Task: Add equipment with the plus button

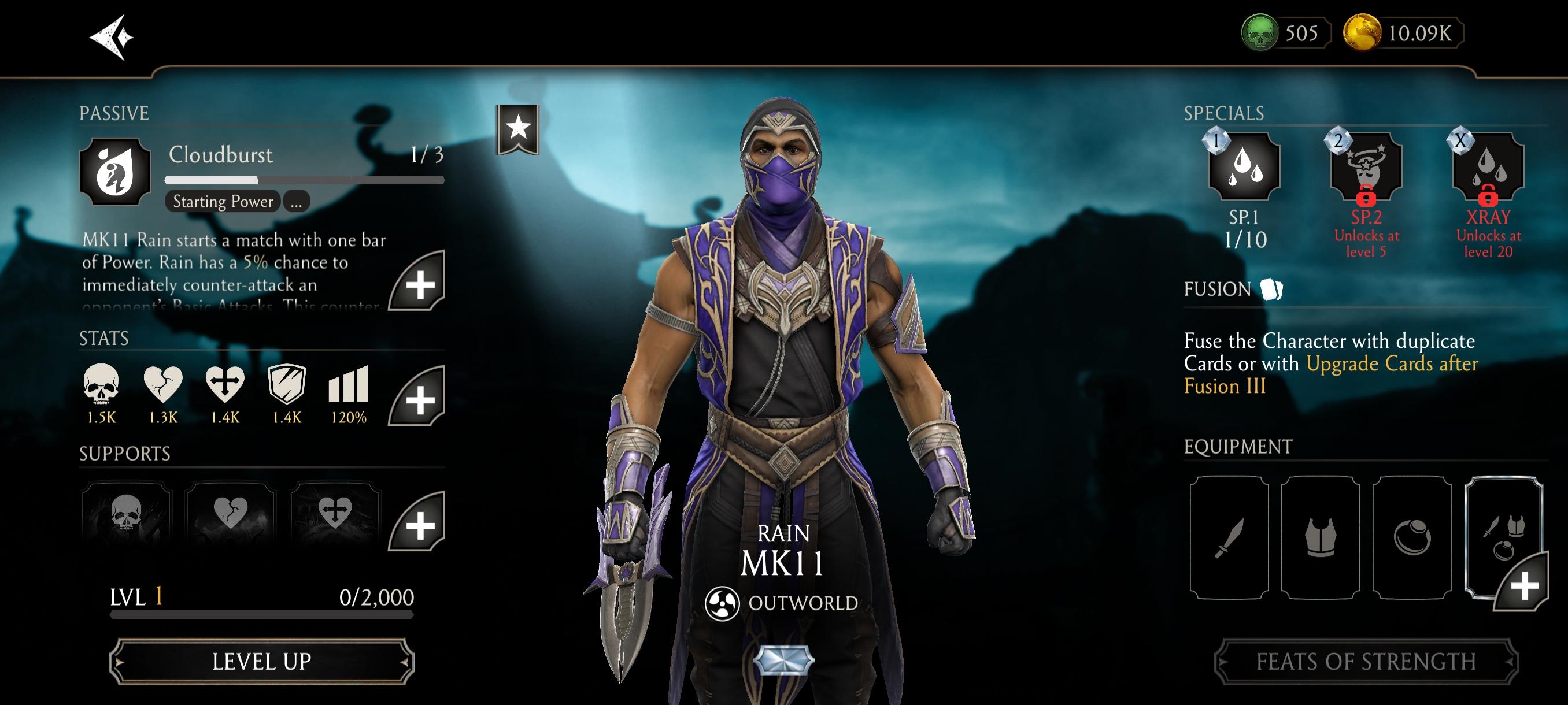Action: coord(1523,584)
